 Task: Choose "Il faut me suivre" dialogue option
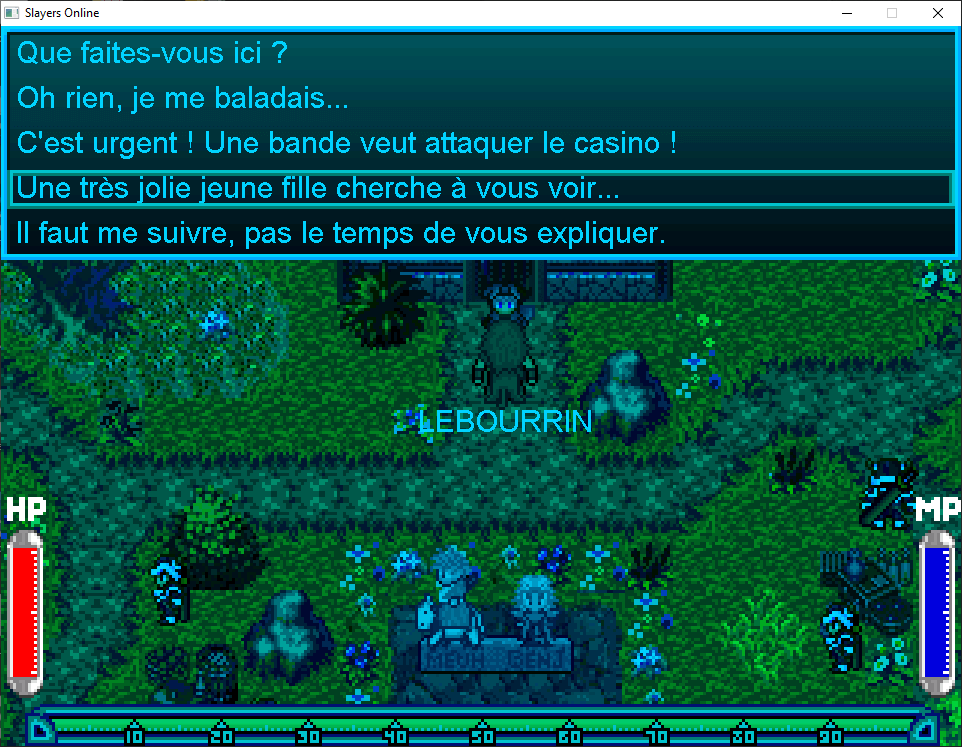(341, 235)
